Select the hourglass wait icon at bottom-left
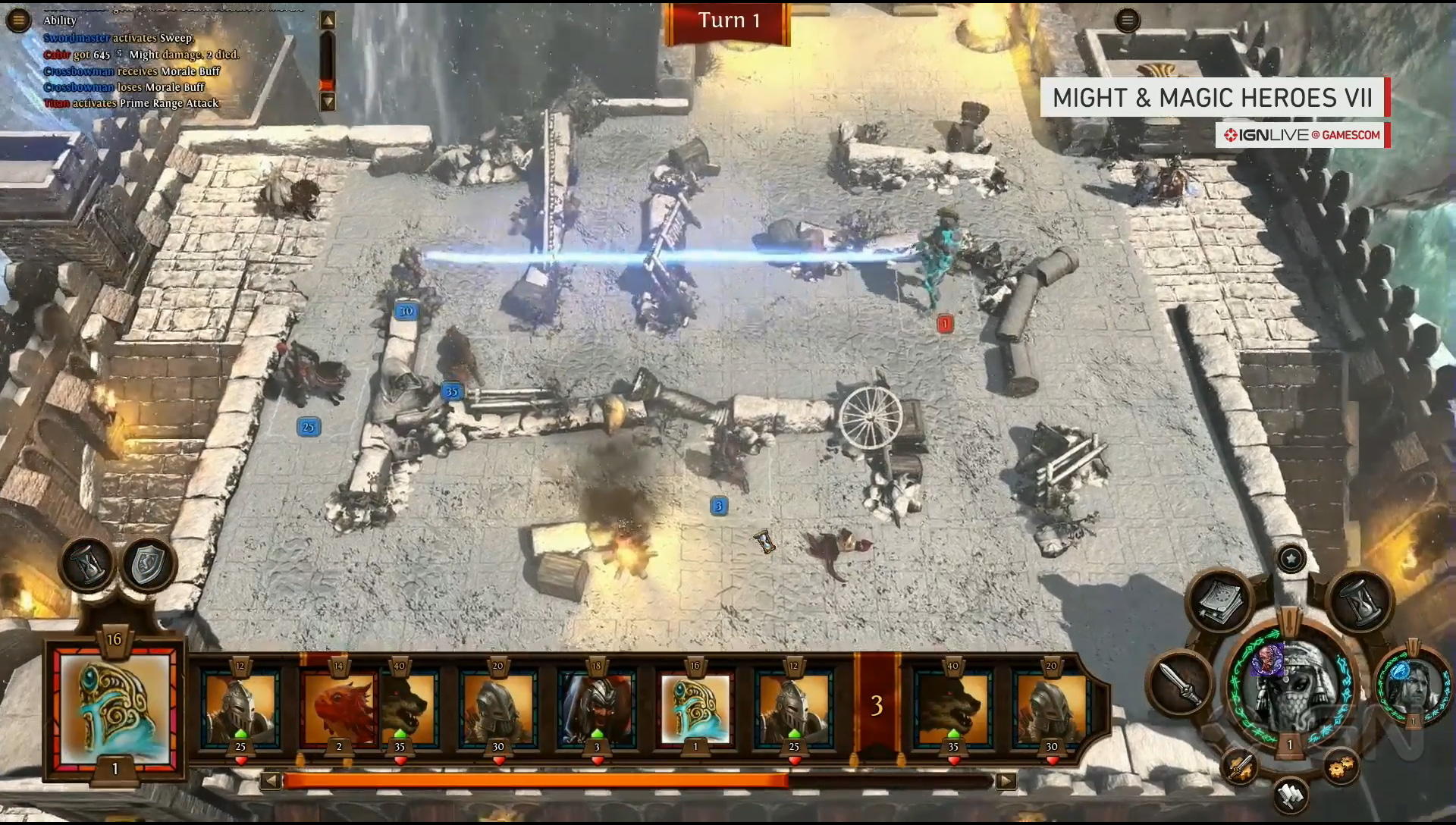Image resolution: width=1456 pixels, height=825 pixels. click(x=88, y=563)
